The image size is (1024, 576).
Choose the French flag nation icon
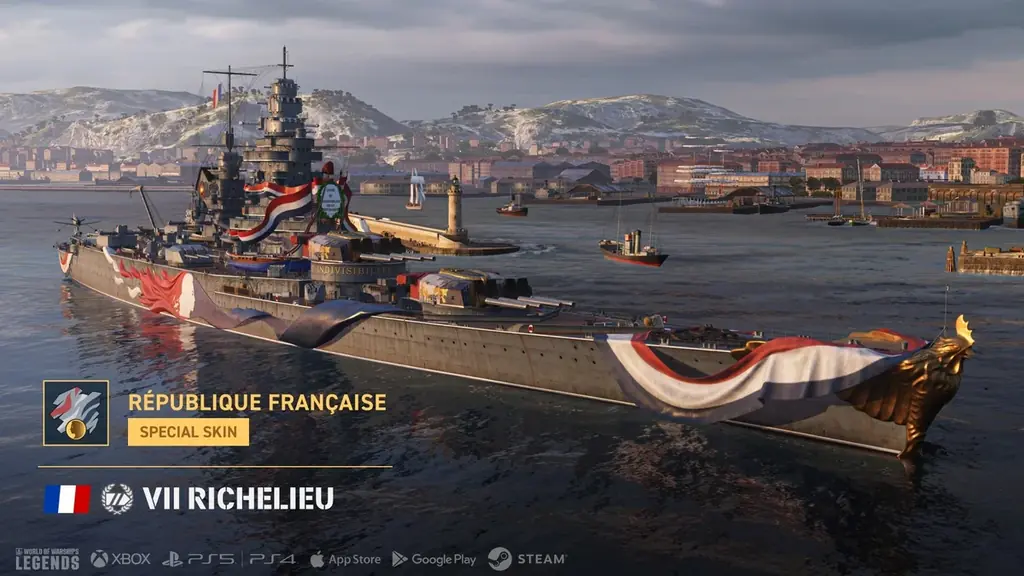click(x=67, y=499)
